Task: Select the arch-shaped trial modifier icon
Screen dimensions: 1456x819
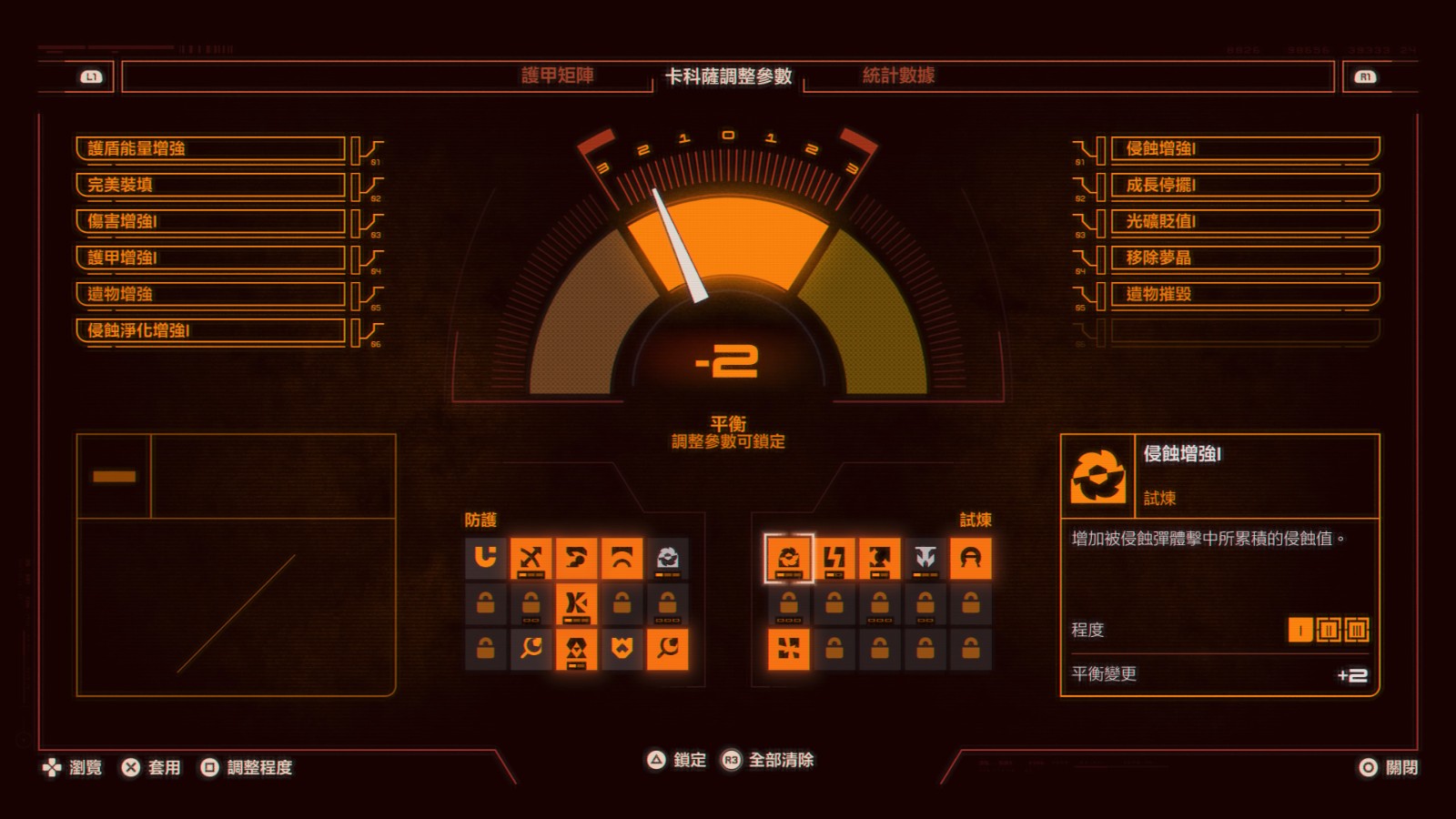Action: point(970,558)
